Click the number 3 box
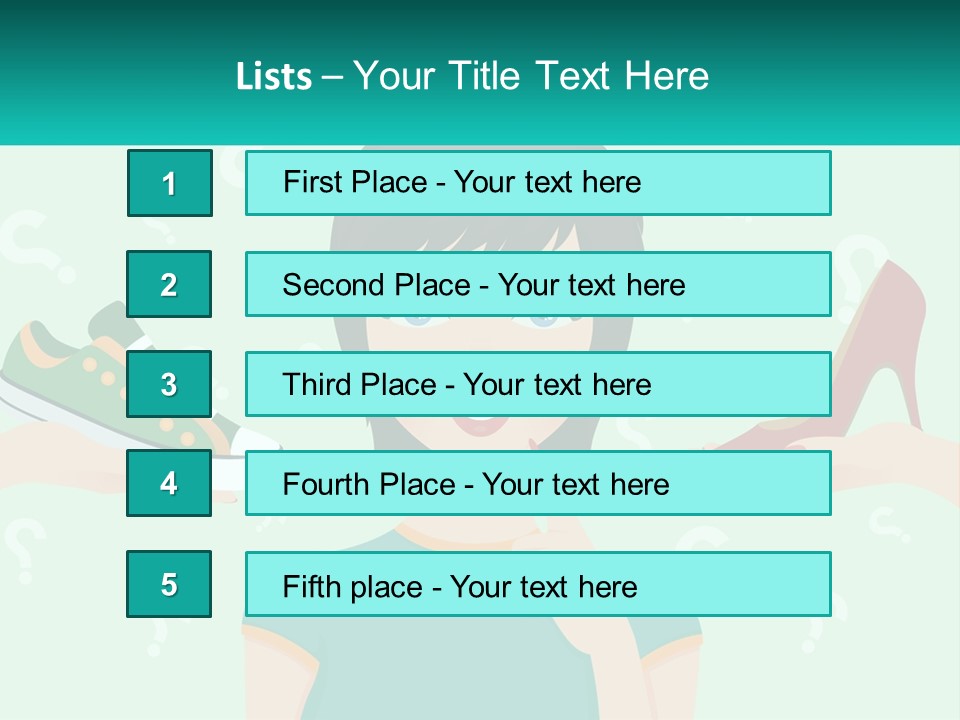The image size is (960, 720). click(x=169, y=384)
